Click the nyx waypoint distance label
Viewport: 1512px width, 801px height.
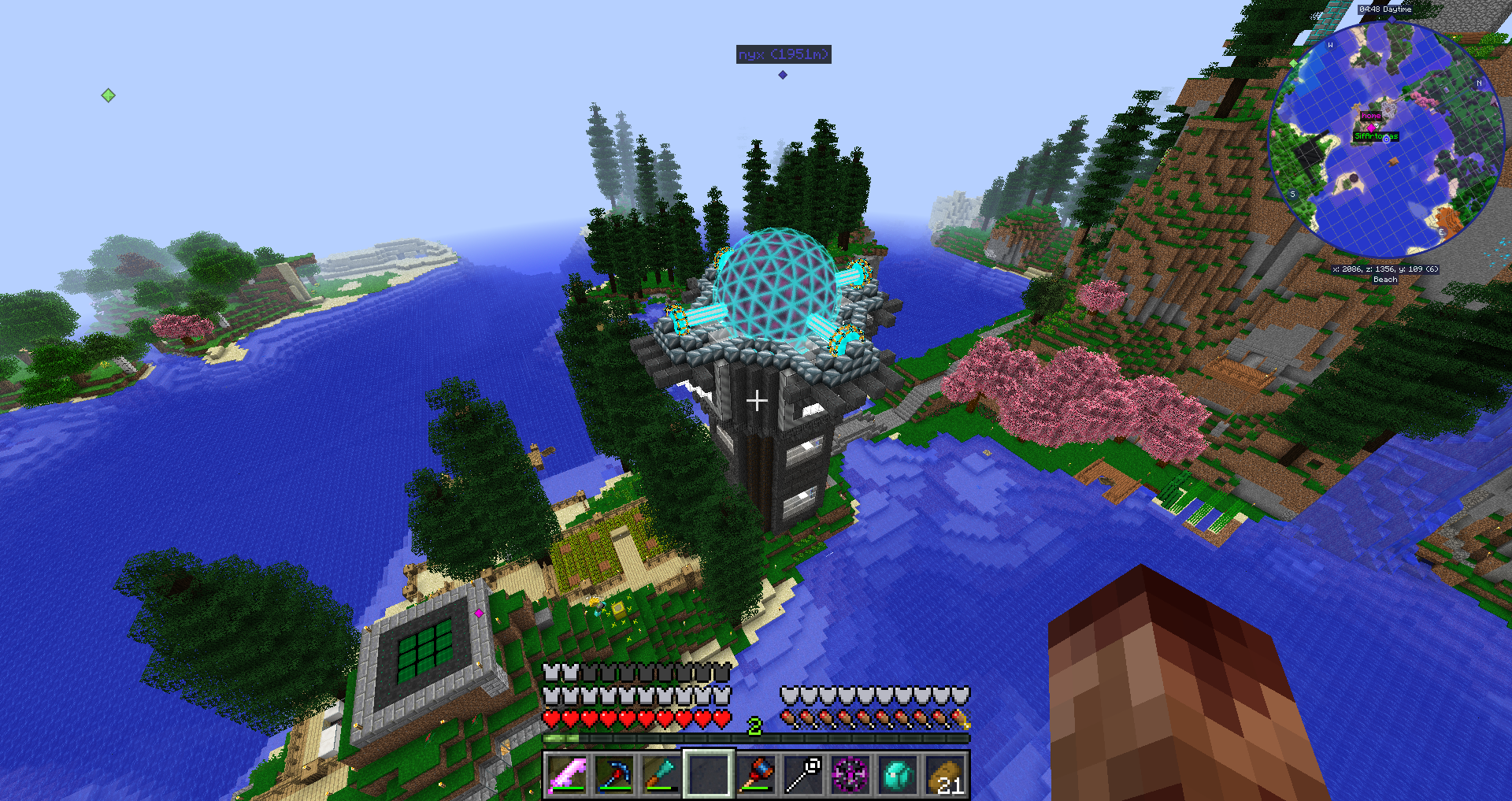[784, 54]
